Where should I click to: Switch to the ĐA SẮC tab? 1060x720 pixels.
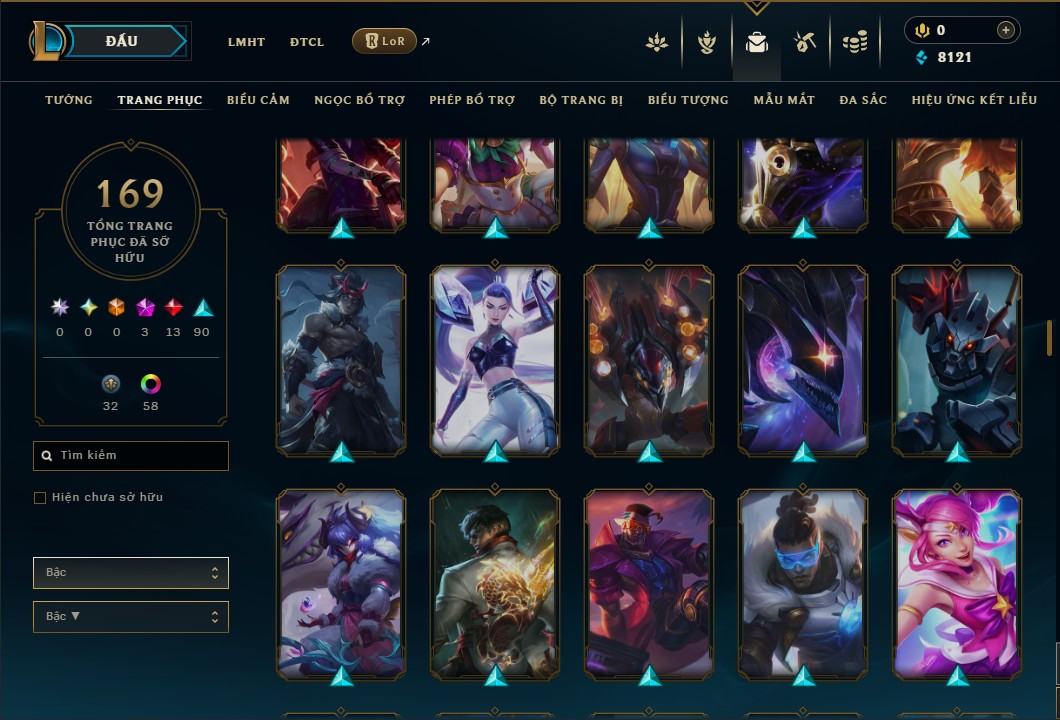point(863,100)
